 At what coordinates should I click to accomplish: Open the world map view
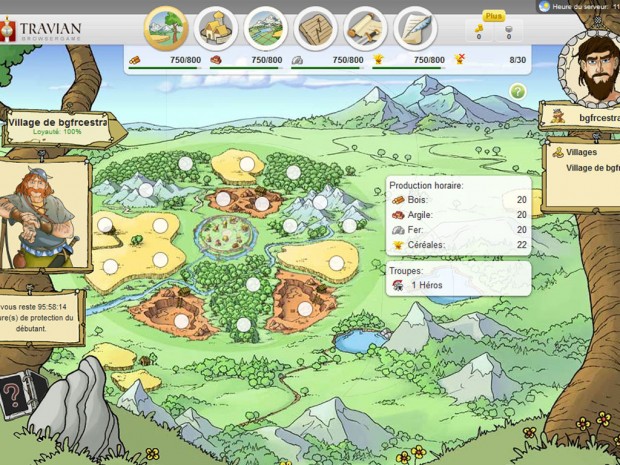(266, 28)
